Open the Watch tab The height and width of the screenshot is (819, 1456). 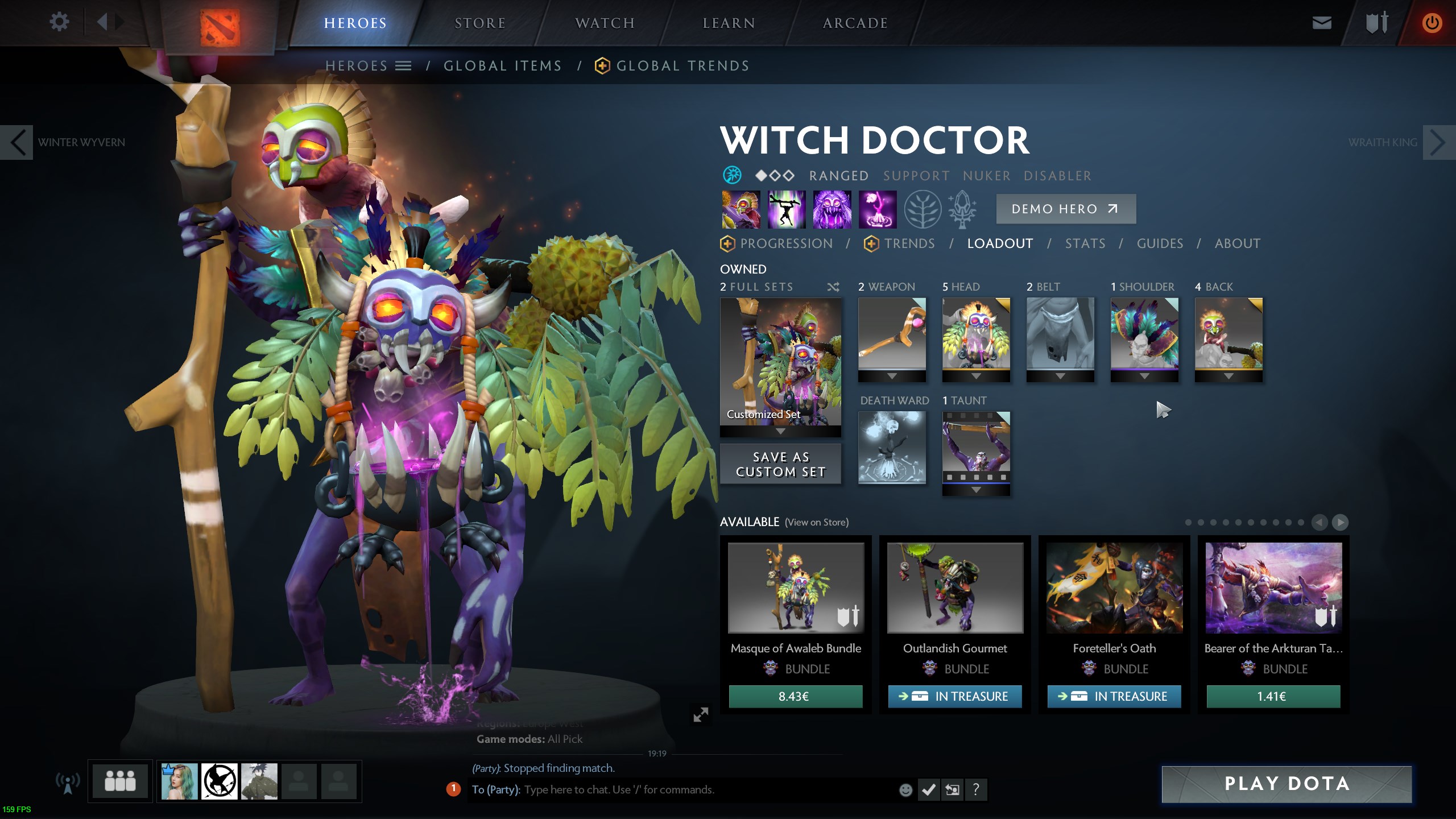click(x=605, y=23)
